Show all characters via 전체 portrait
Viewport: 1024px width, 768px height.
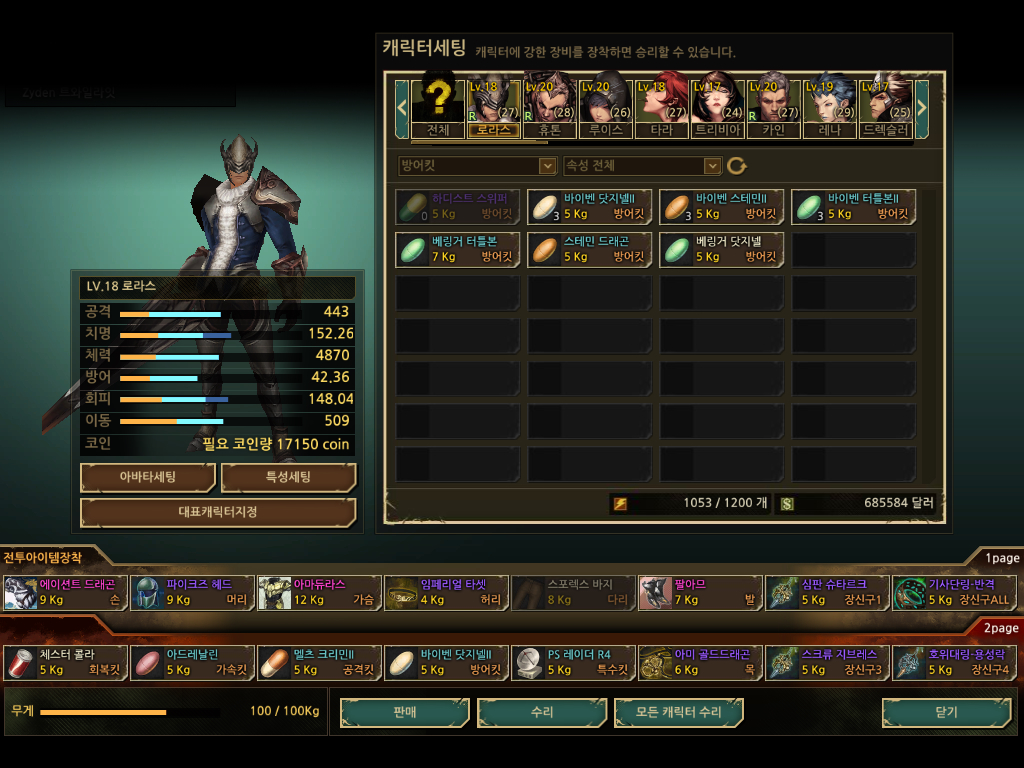(438, 104)
